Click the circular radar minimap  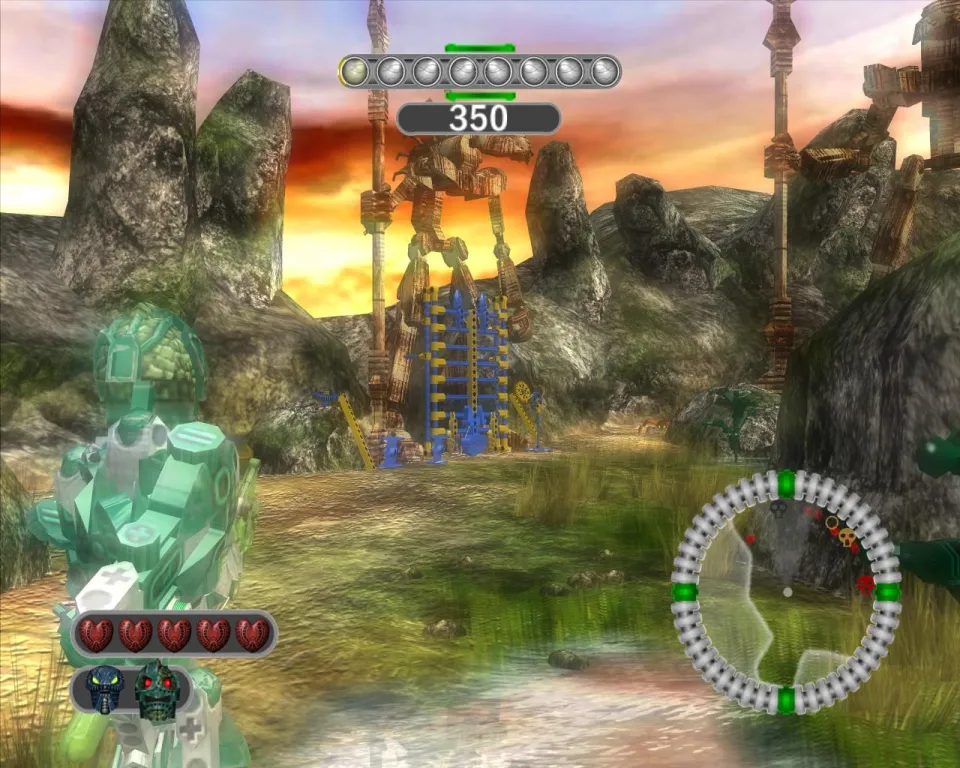coord(786,591)
